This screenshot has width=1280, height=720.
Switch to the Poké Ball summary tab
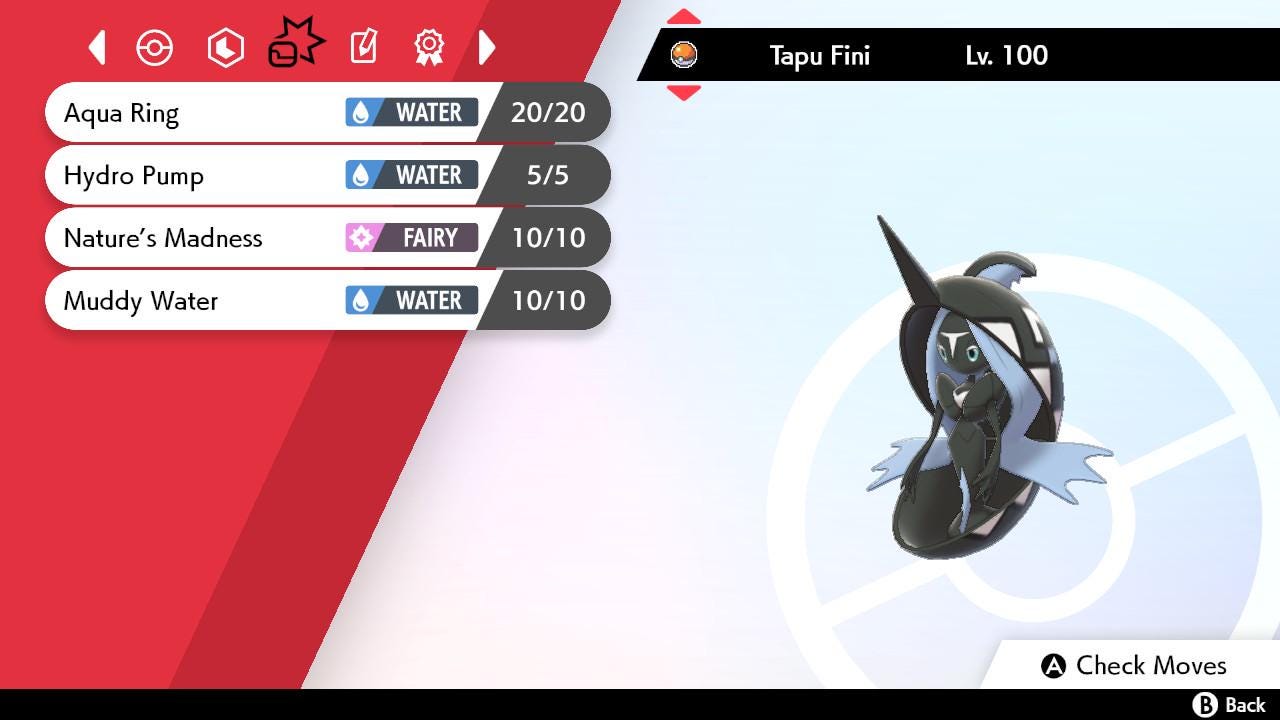155,48
